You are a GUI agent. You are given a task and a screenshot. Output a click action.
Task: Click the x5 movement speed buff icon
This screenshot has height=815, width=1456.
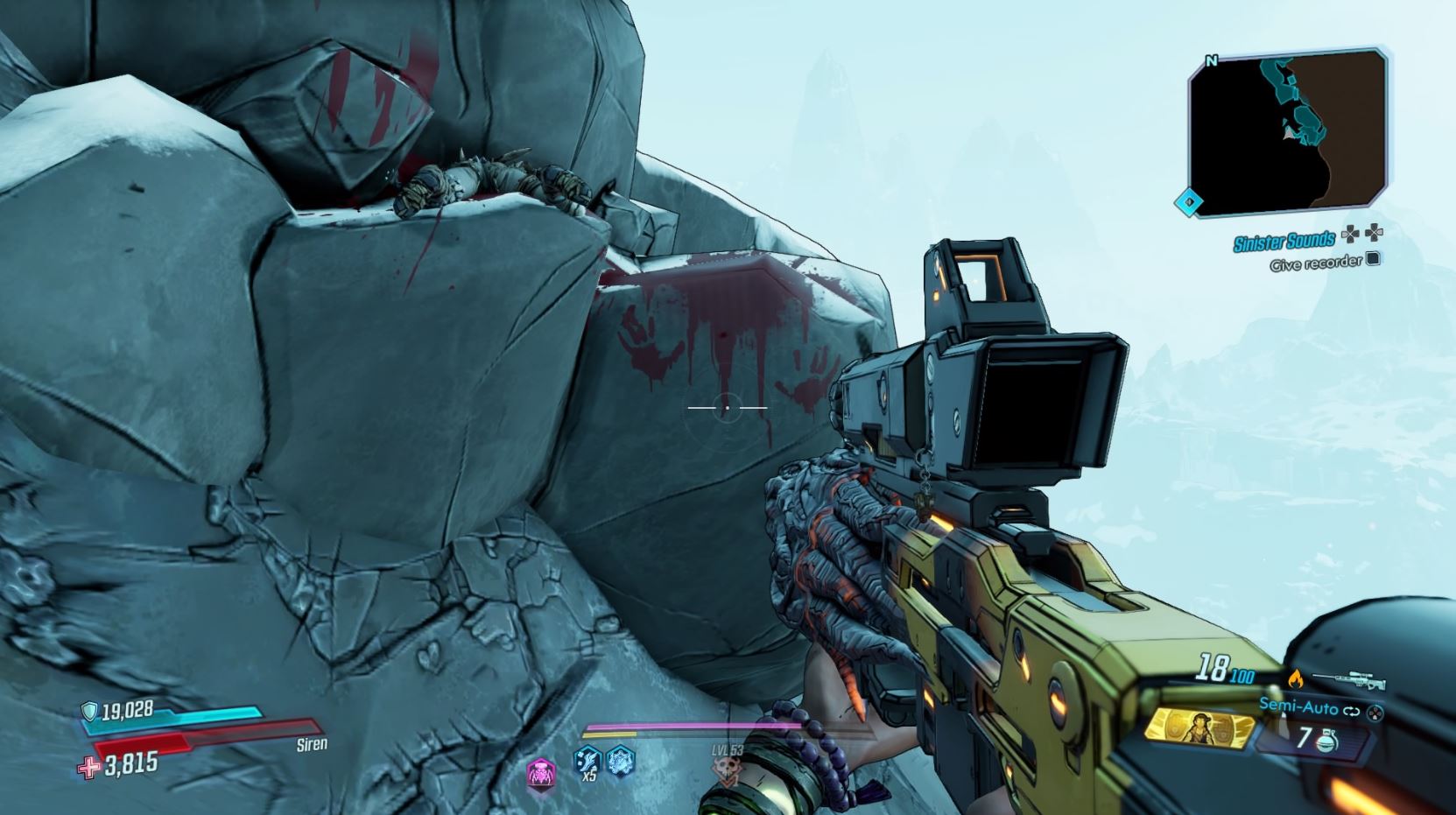pyautogui.click(x=587, y=762)
